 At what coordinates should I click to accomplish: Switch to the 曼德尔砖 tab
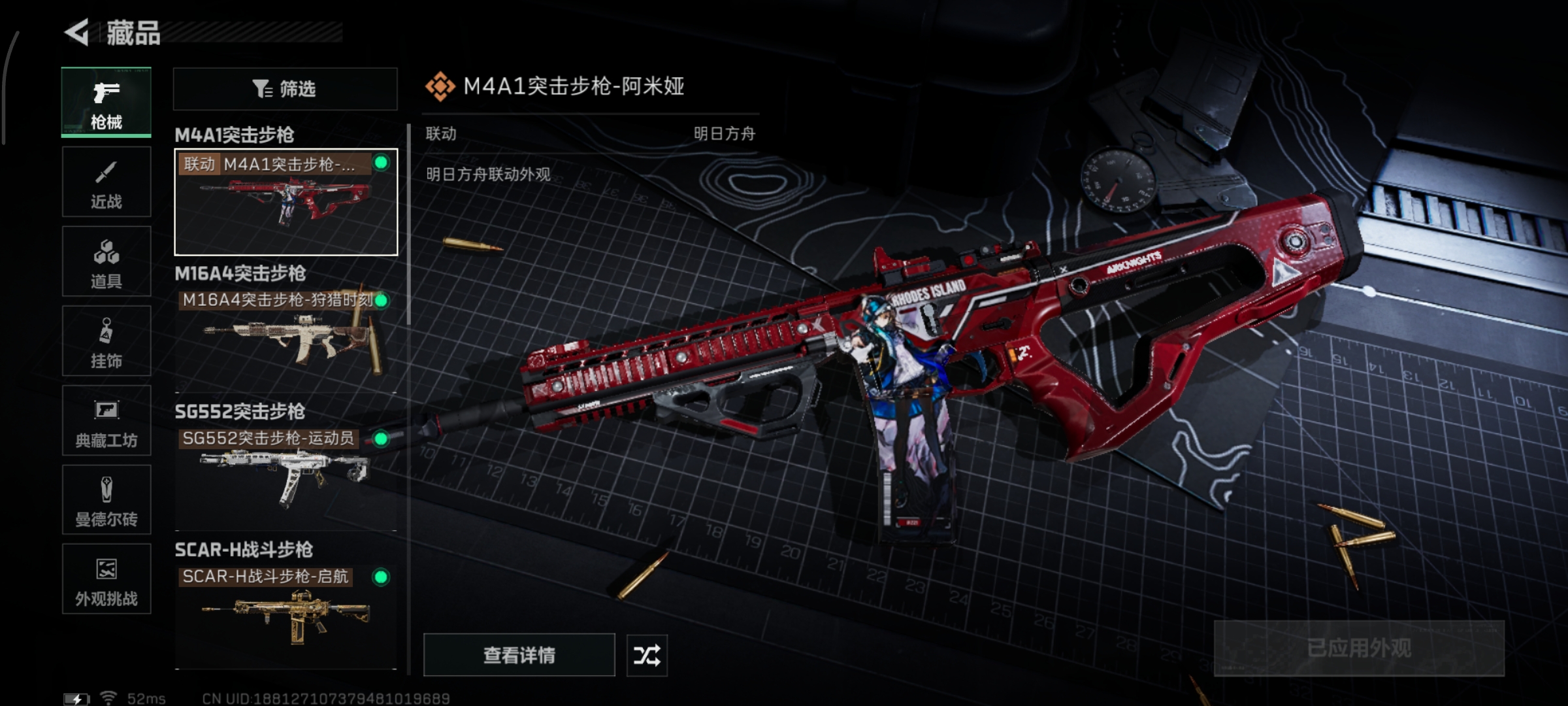click(106, 500)
